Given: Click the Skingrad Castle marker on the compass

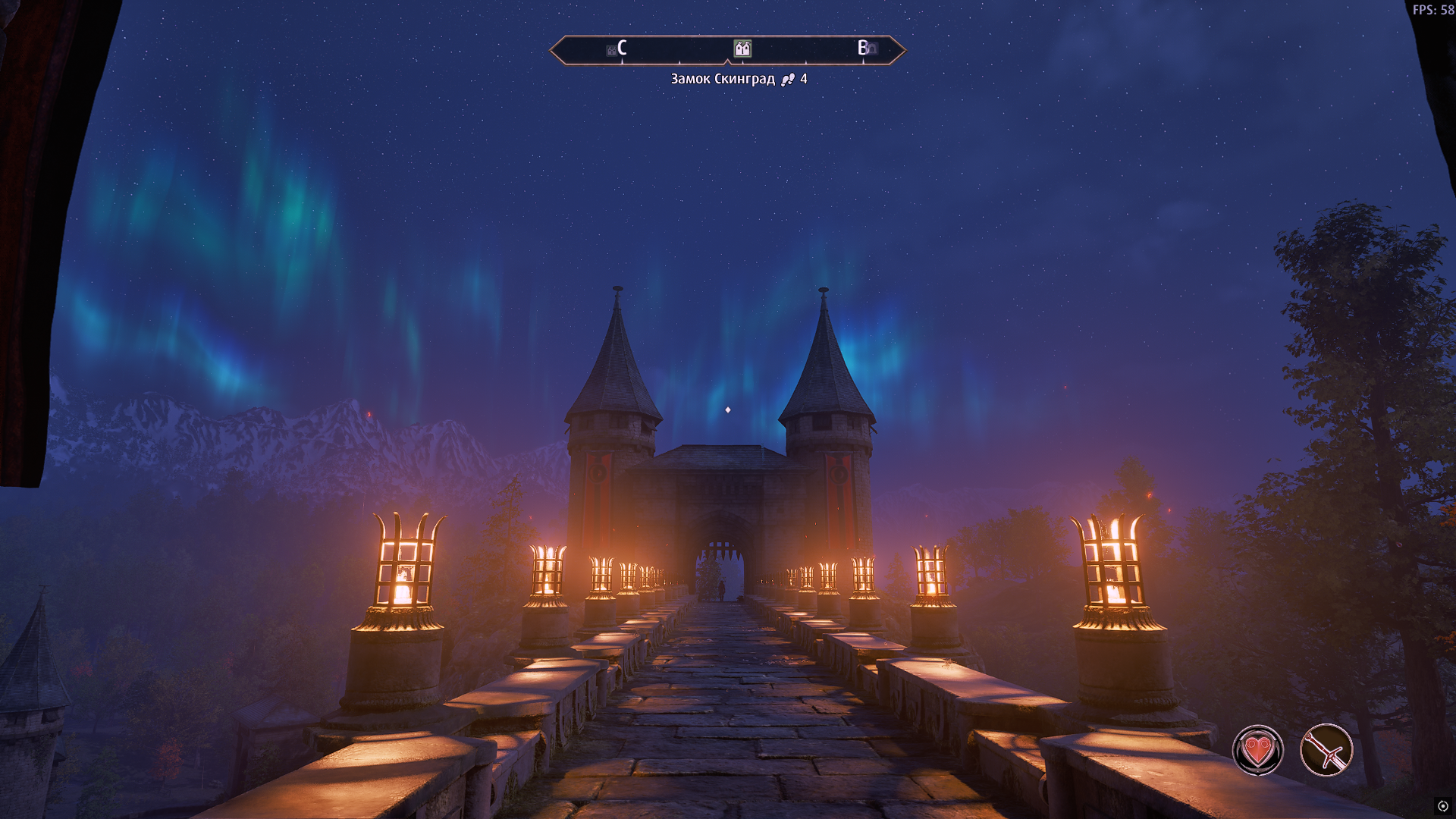Looking at the screenshot, I should click(x=742, y=49).
